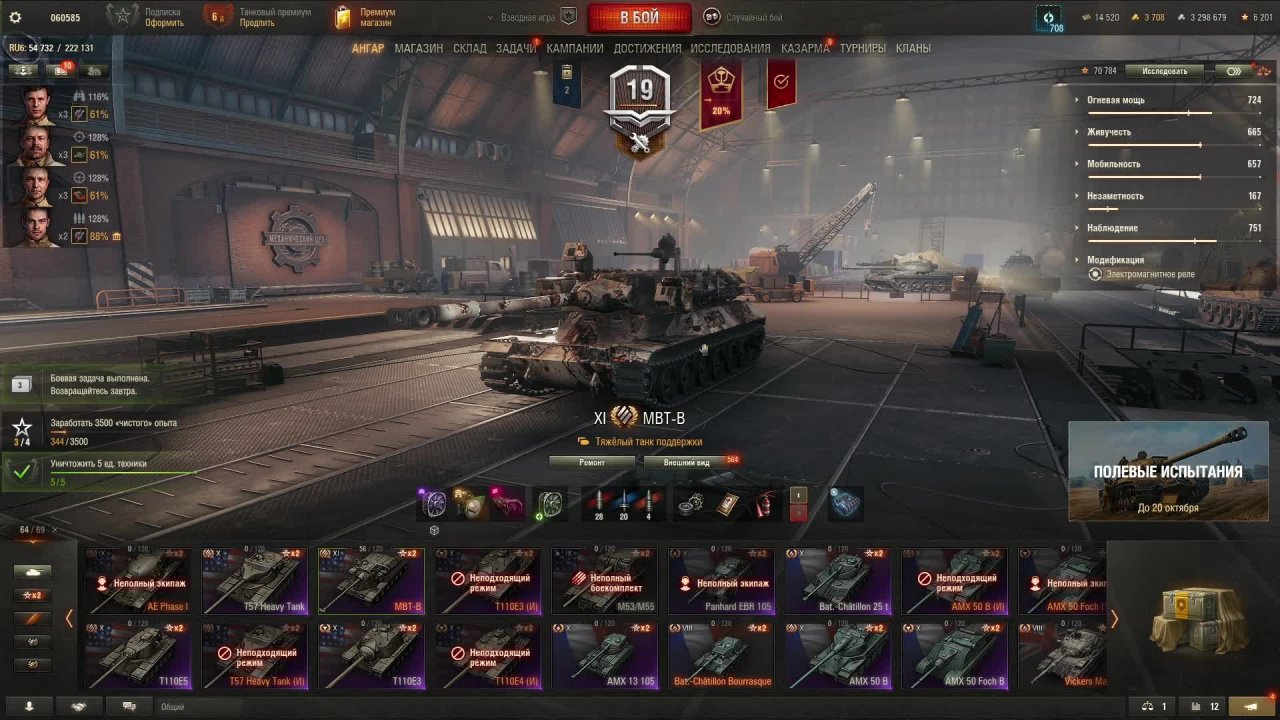Open the МАГАЗИН tab
The image size is (1280, 720).
[x=418, y=48]
